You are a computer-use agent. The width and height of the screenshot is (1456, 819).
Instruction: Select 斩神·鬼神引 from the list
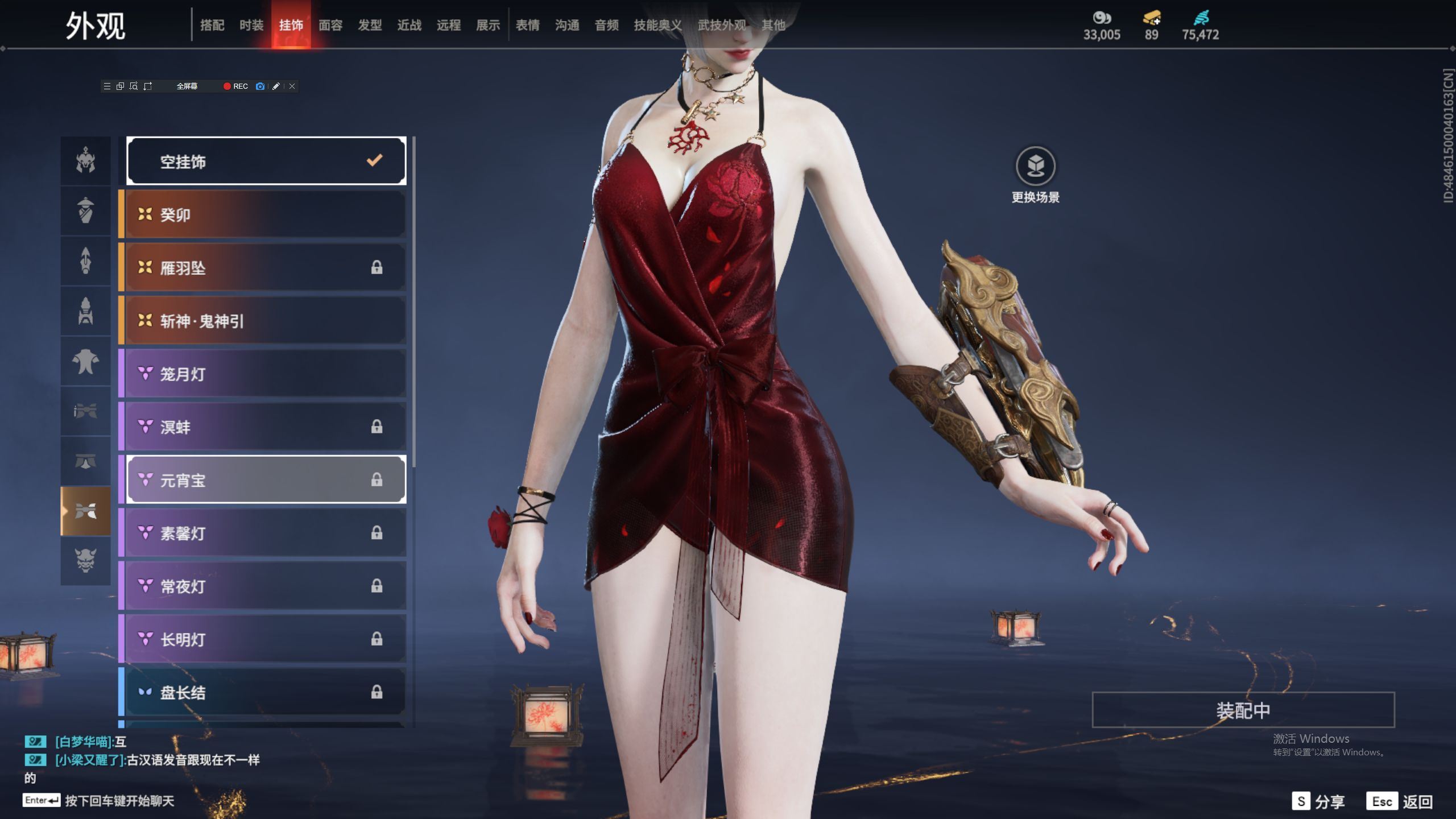[266, 321]
